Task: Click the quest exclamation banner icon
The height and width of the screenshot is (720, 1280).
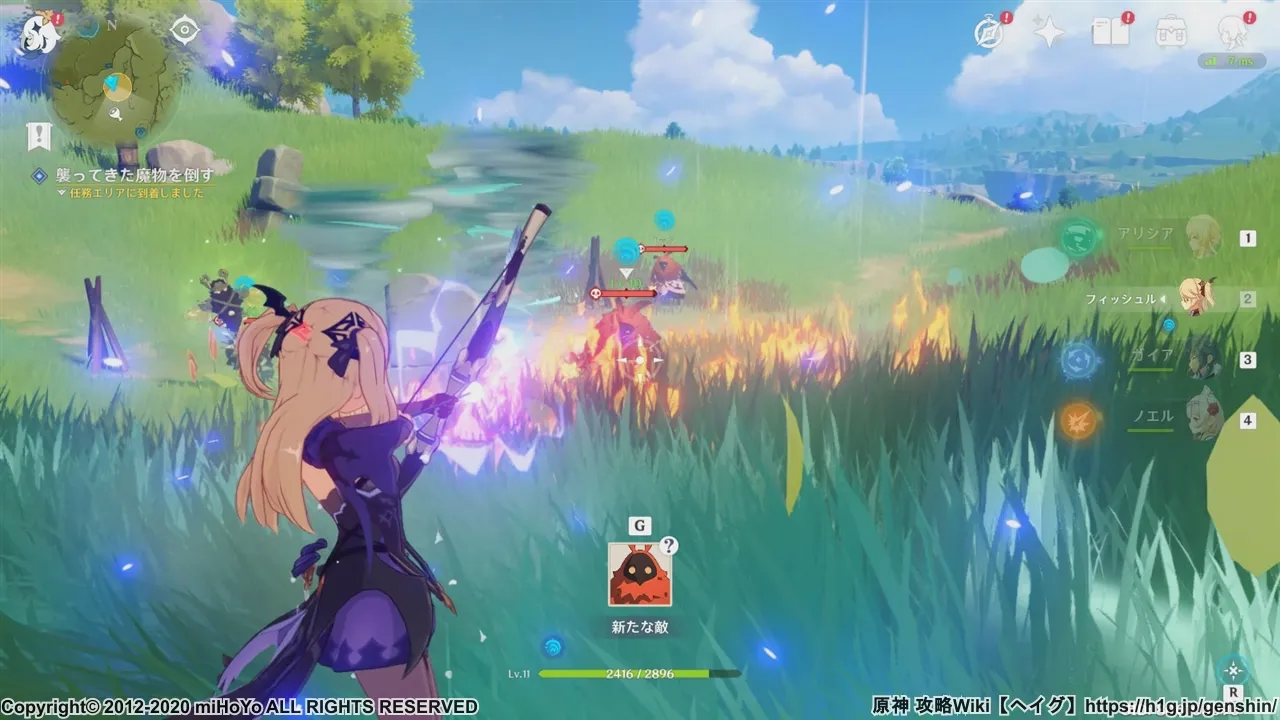Action: [38, 133]
